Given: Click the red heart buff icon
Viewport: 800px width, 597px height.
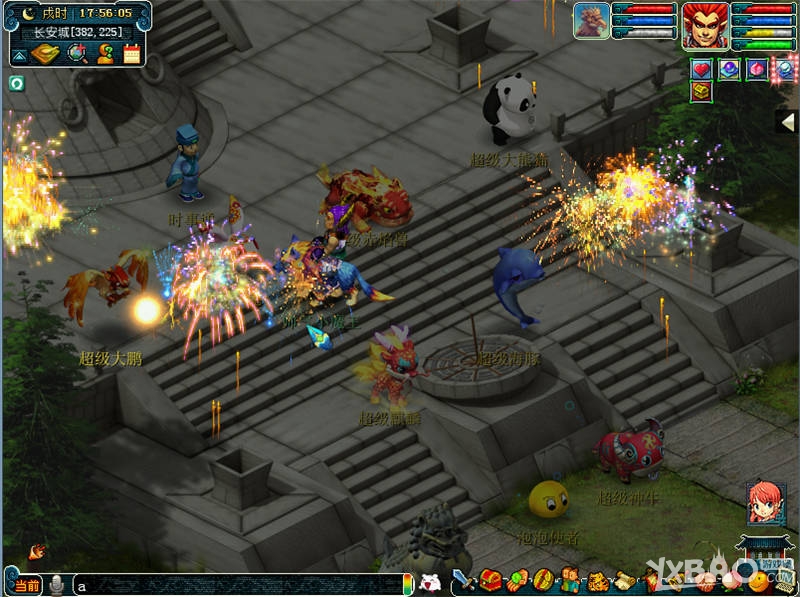Looking at the screenshot, I should click(702, 69).
